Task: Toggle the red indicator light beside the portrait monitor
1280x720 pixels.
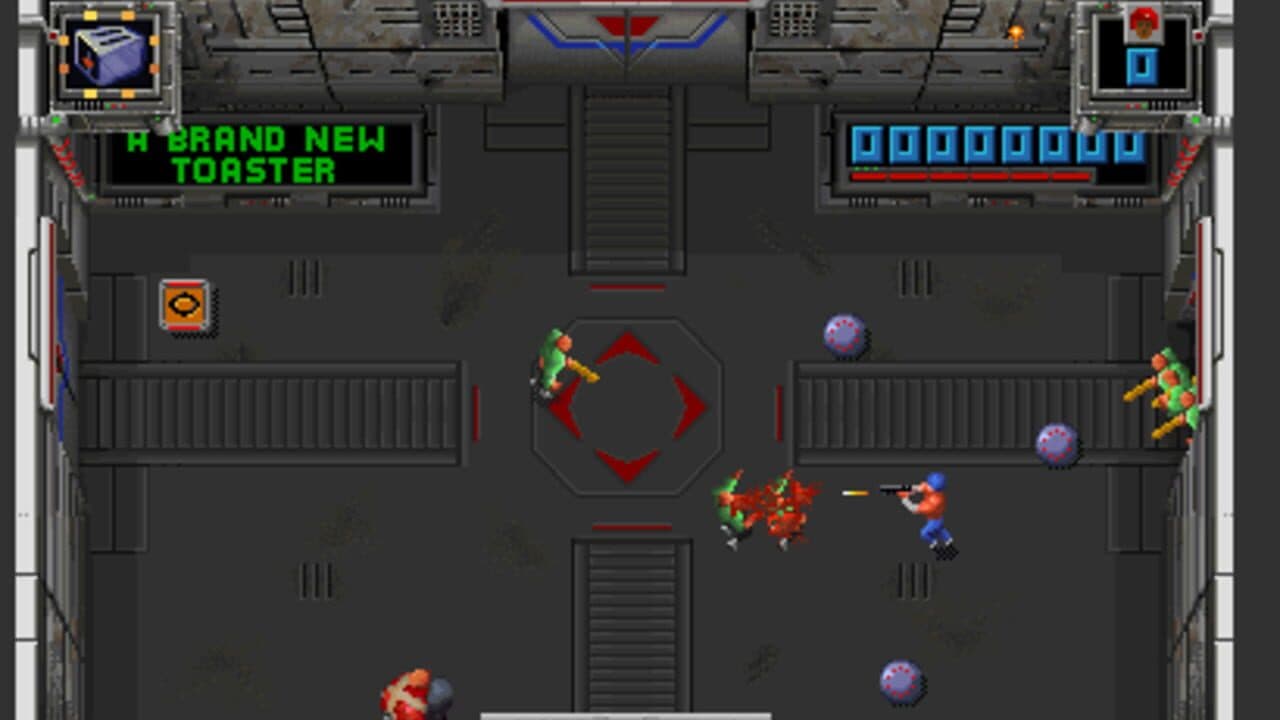Action: pos(1198,35)
